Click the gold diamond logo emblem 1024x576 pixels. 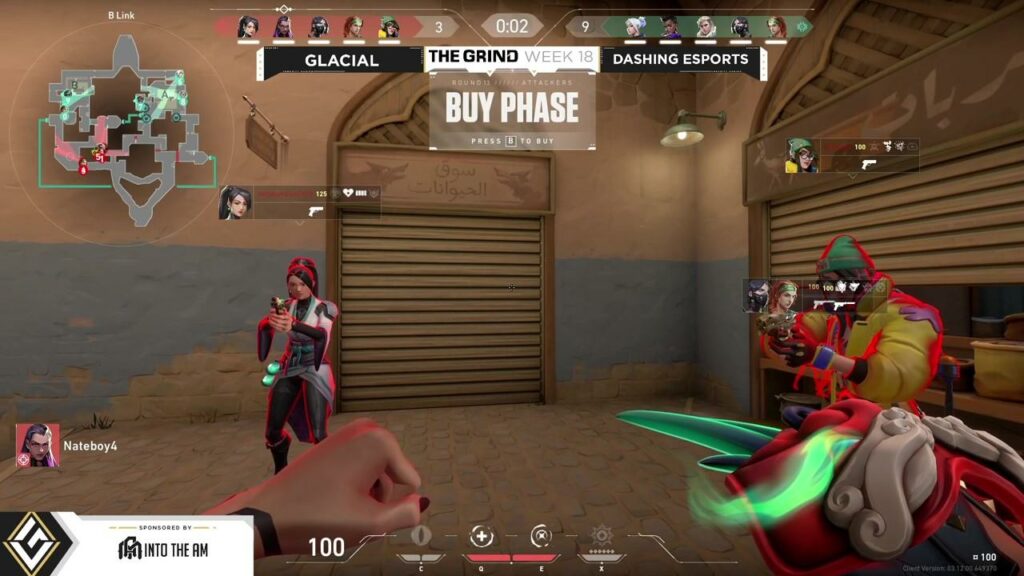[36, 545]
